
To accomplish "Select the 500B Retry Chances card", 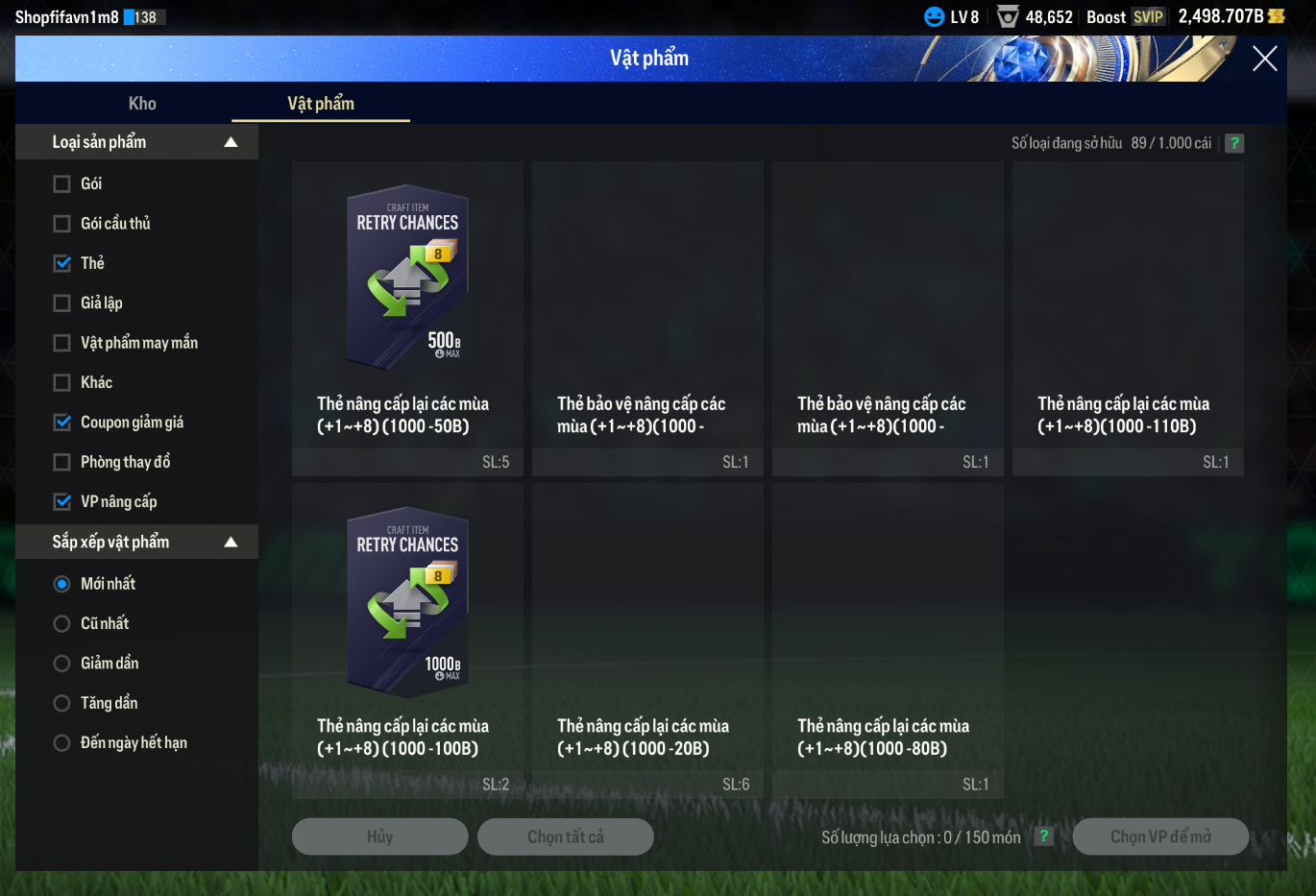I will (x=407, y=277).
